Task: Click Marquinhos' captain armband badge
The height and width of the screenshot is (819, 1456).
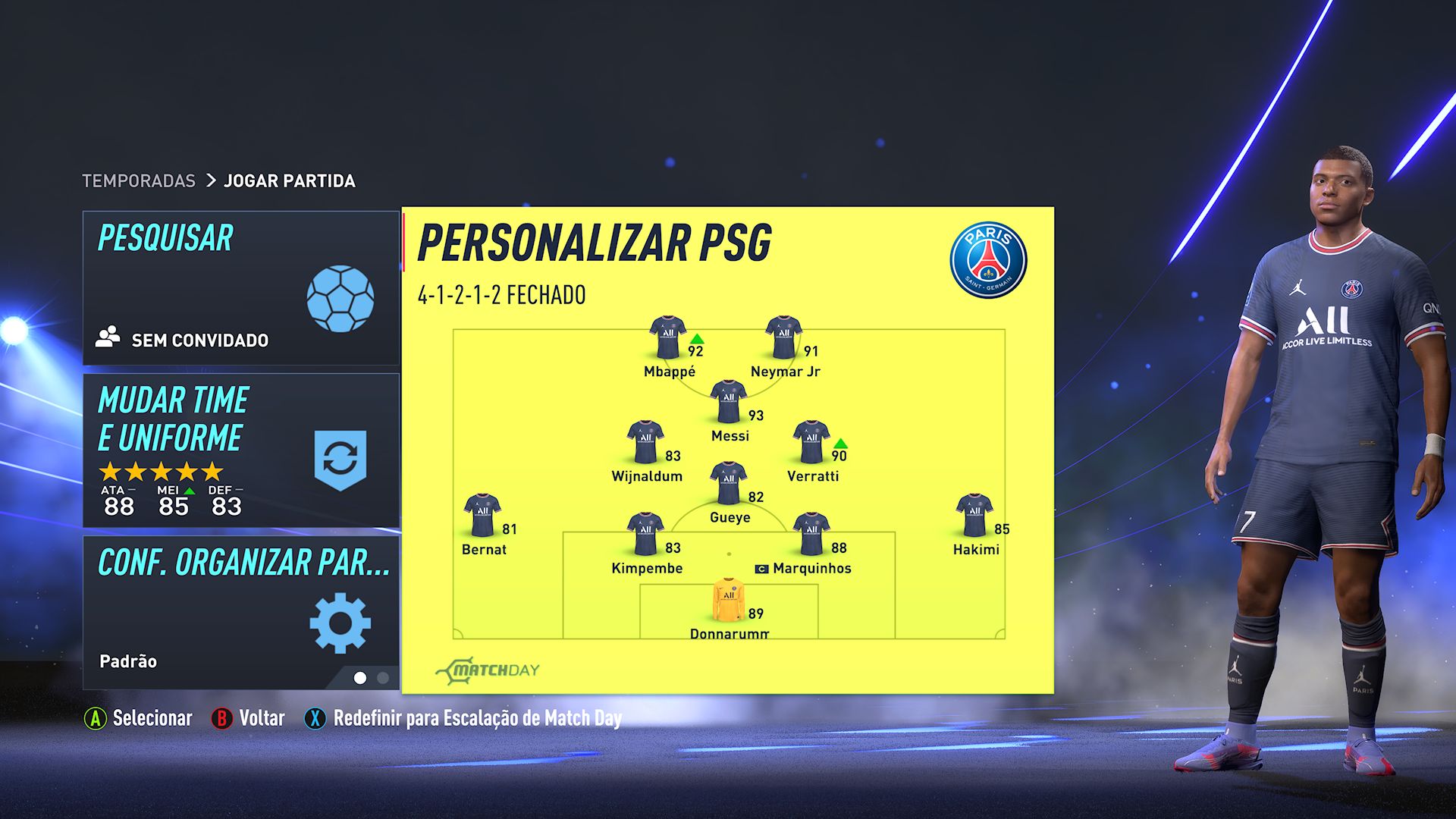Action: pyautogui.click(x=763, y=567)
